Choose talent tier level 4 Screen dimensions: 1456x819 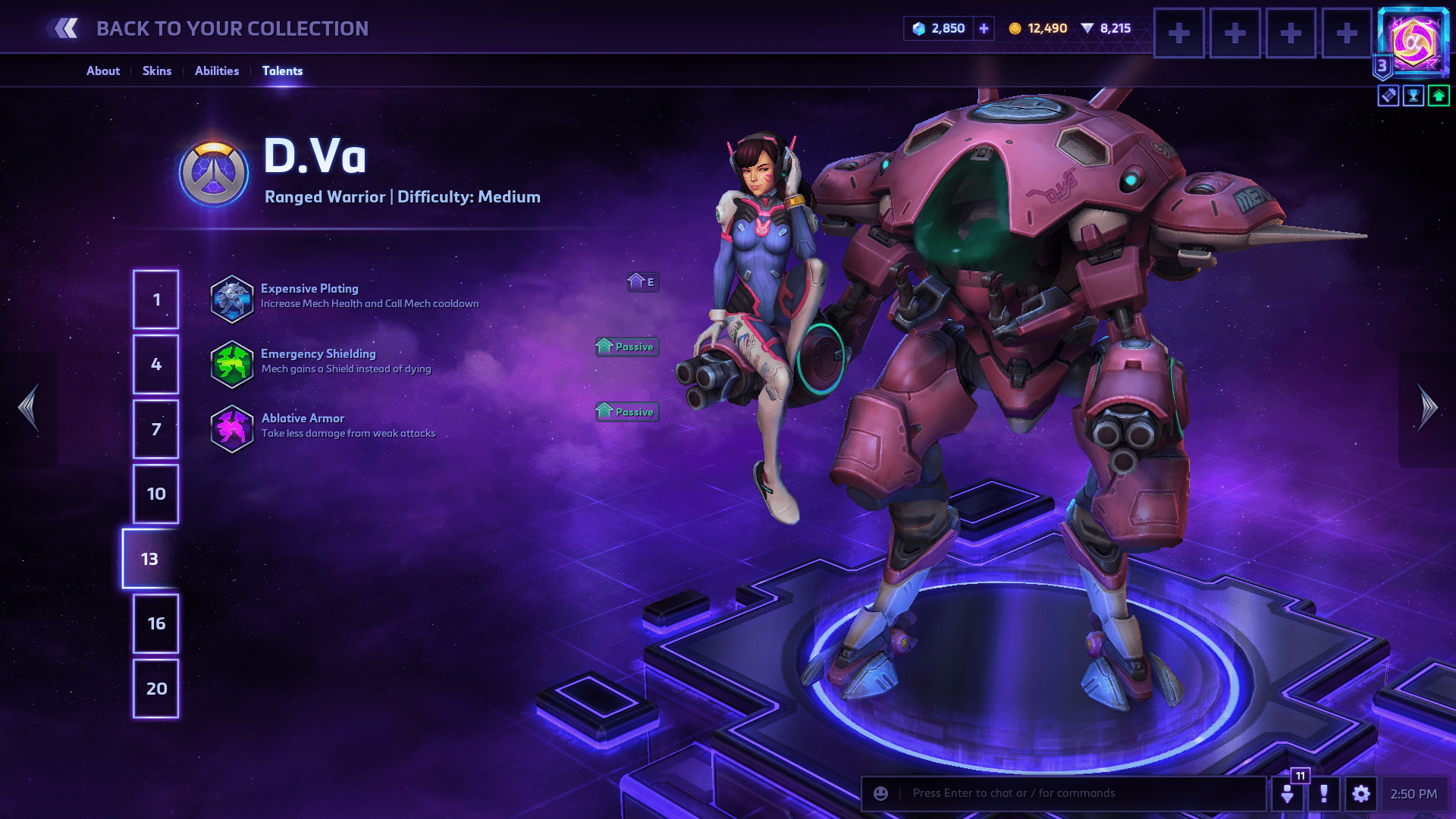click(x=156, y=365)
